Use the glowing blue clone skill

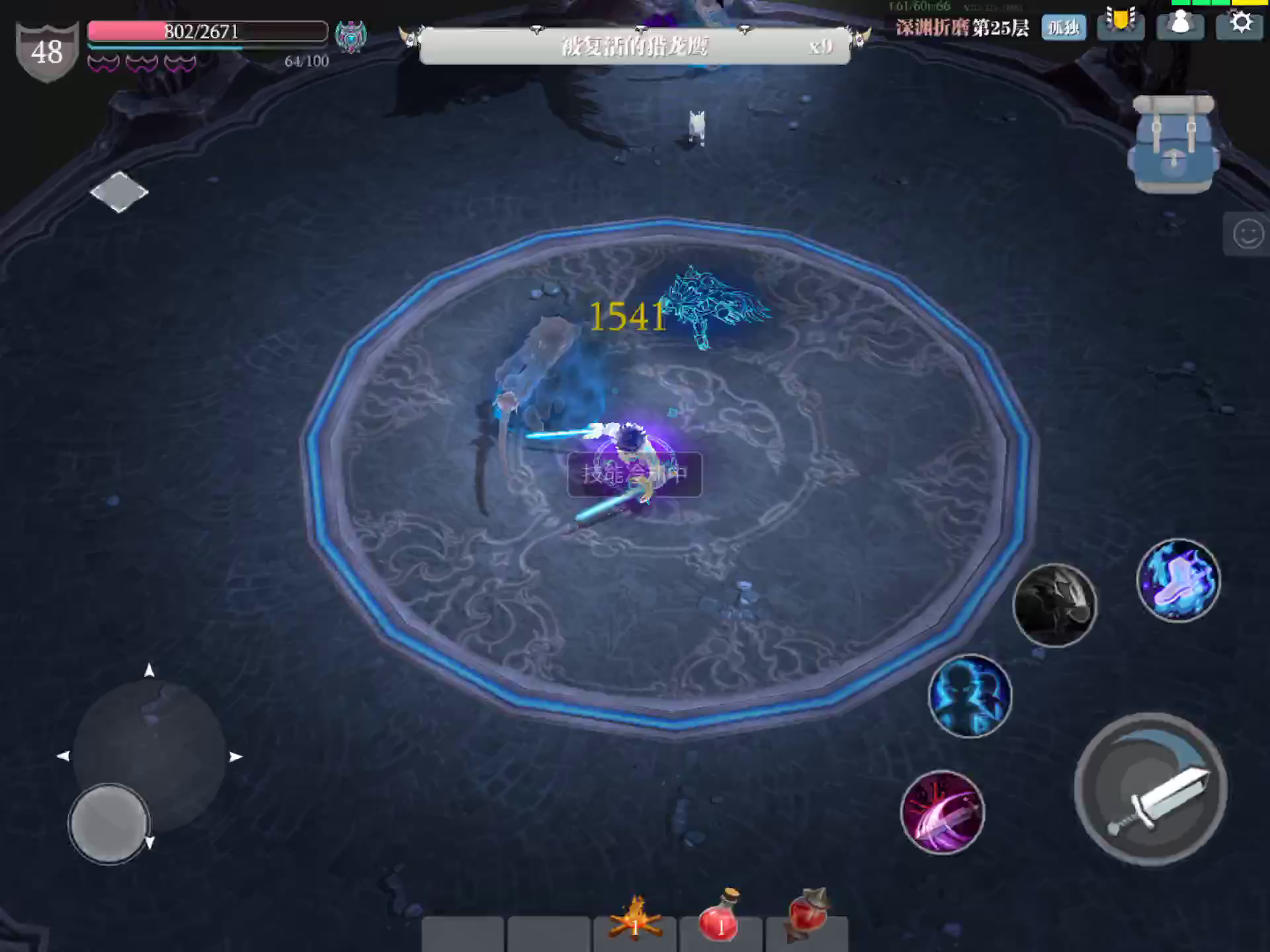point(970,696)
